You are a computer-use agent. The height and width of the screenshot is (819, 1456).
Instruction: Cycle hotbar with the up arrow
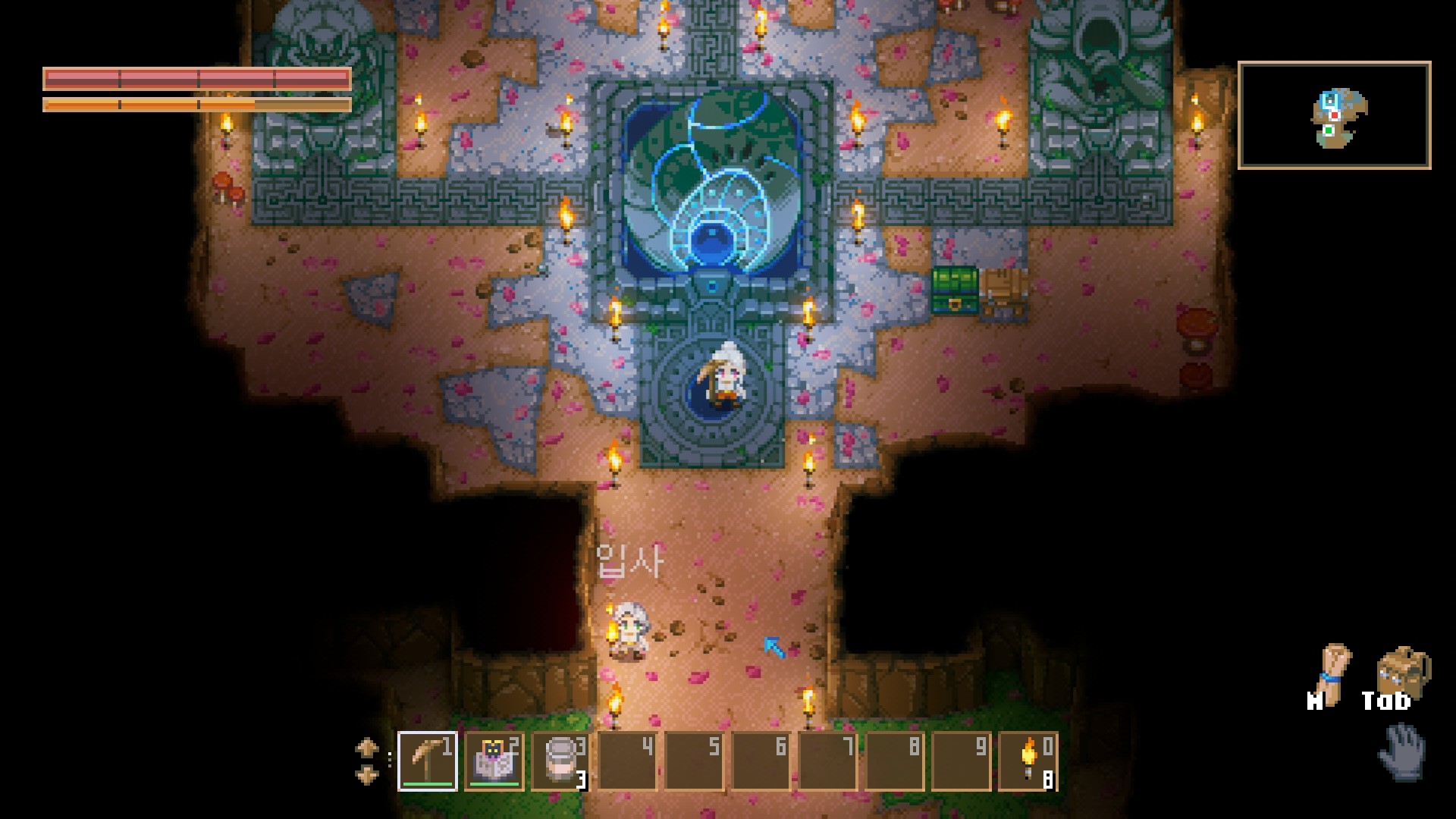(367, 748)
